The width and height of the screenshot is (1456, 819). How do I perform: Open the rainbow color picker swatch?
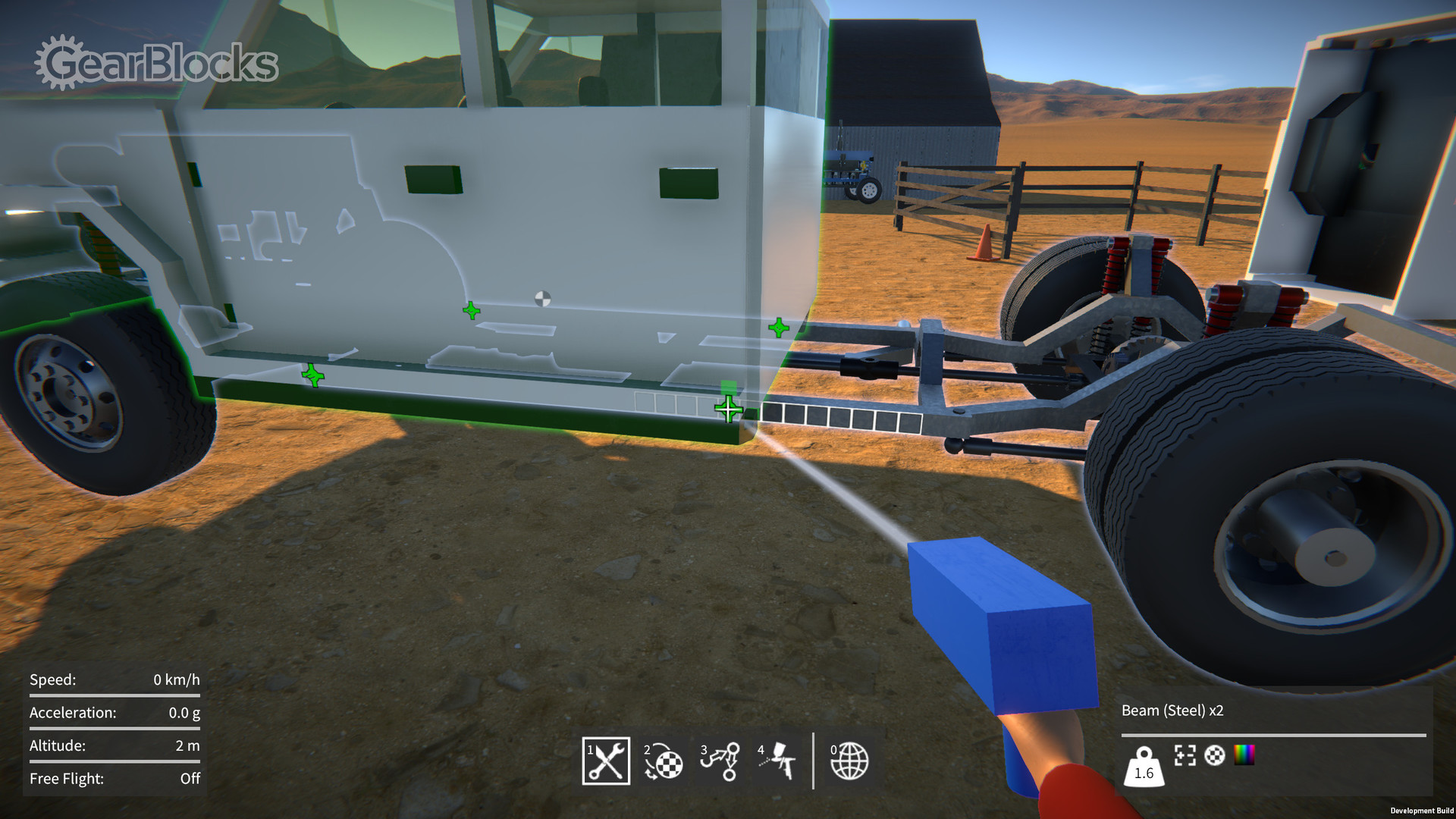click(x=1244, y=755)
